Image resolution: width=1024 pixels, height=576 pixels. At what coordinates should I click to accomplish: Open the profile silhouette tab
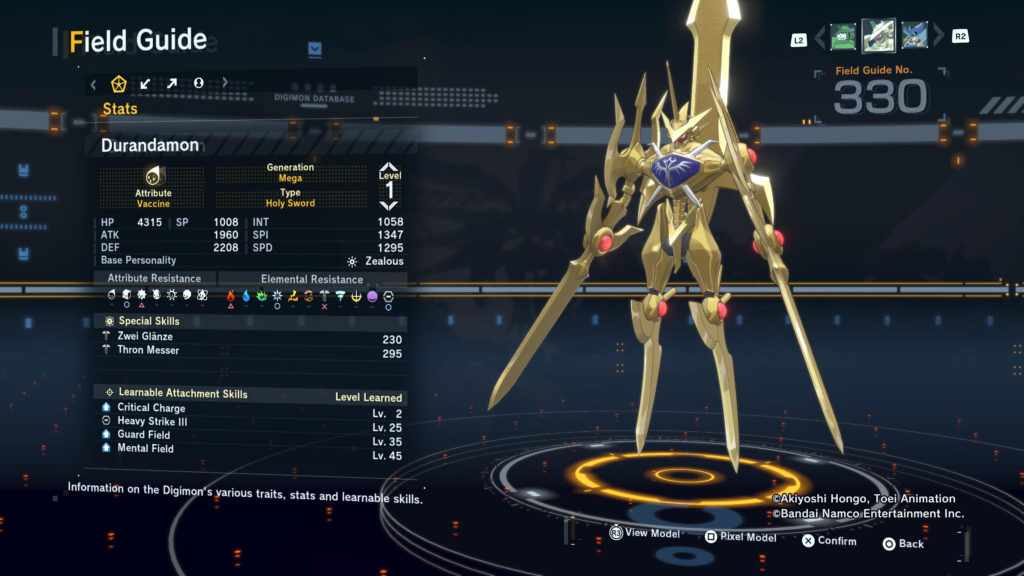point(198,83)
